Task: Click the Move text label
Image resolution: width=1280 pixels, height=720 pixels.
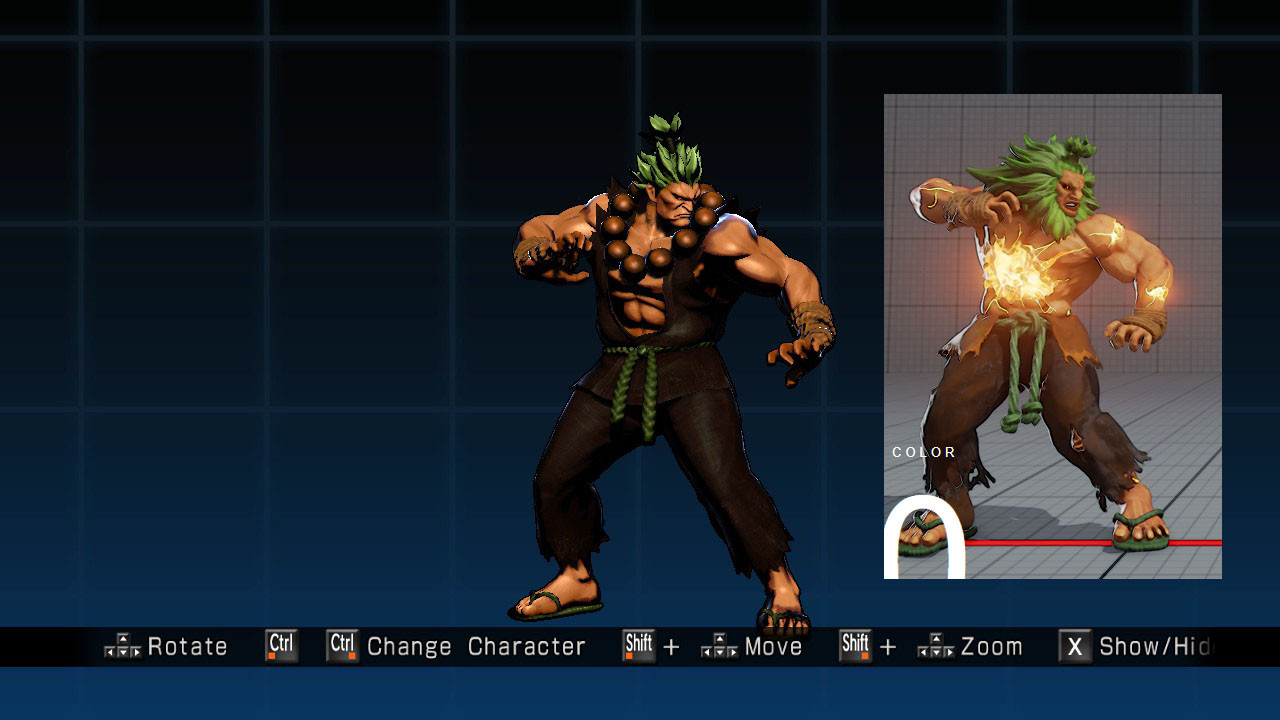Action: [775, 647]
